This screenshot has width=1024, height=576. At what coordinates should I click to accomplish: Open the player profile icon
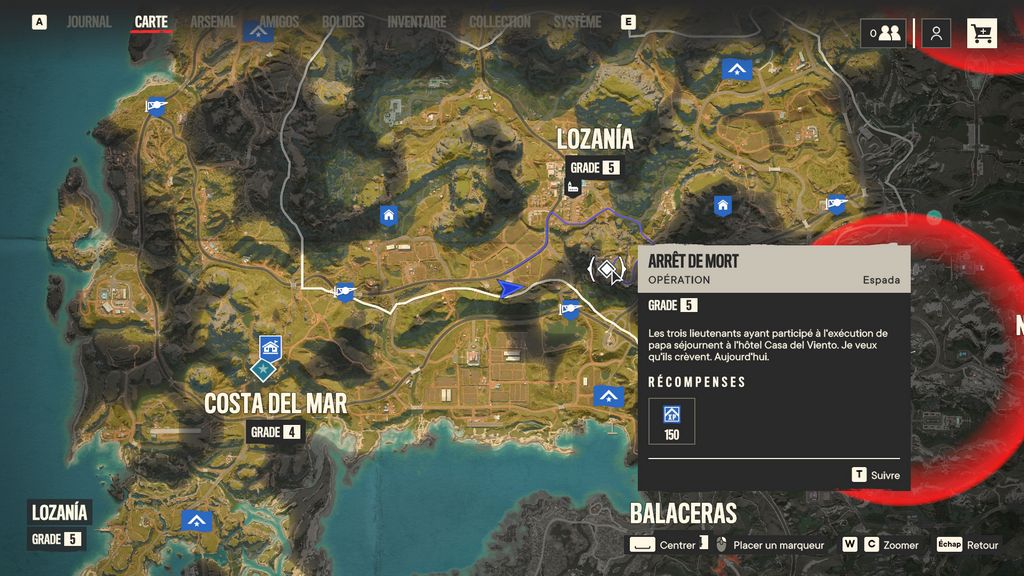936,33
